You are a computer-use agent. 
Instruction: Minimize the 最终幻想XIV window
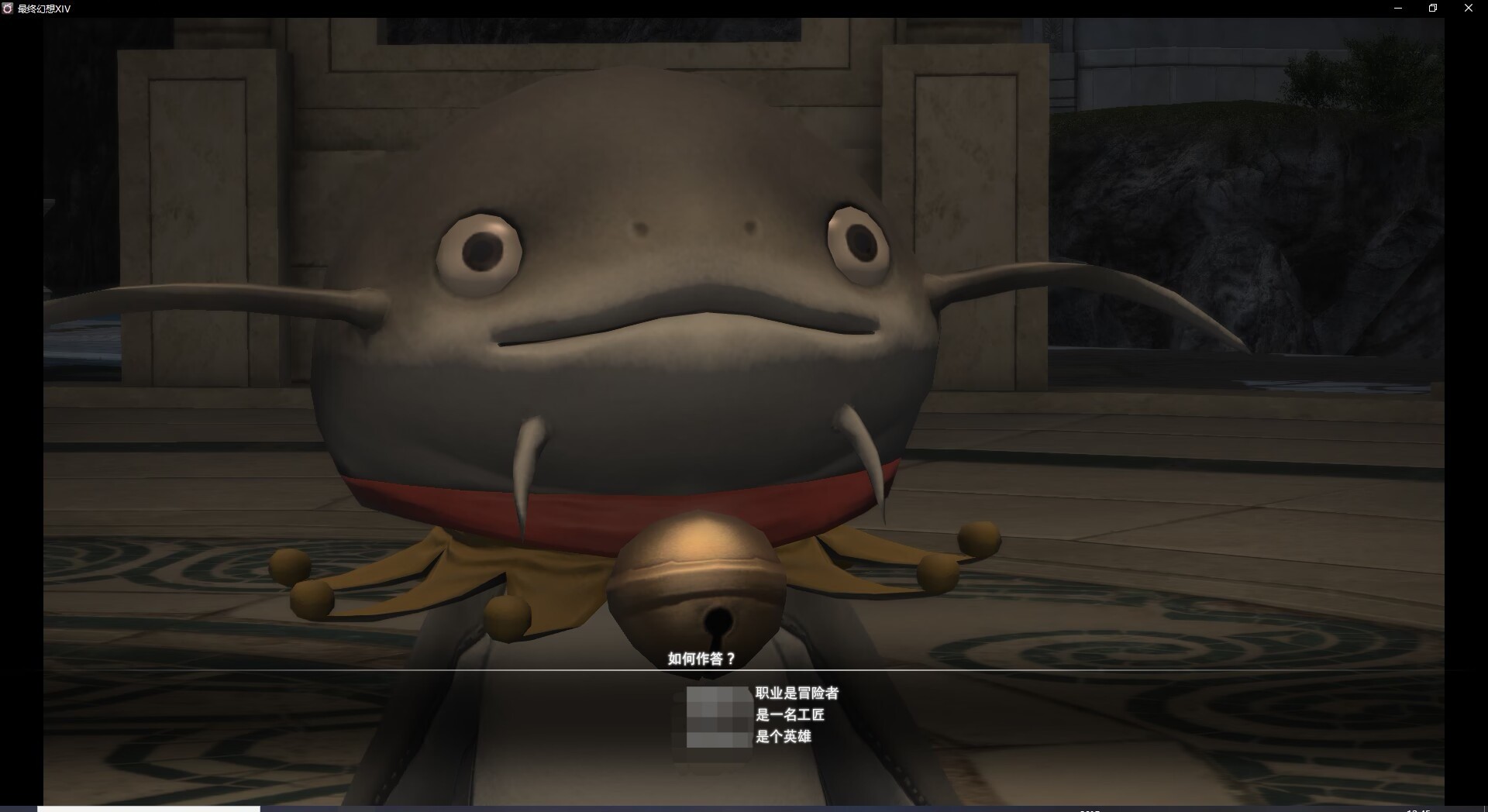click(x=1398, y=9)
